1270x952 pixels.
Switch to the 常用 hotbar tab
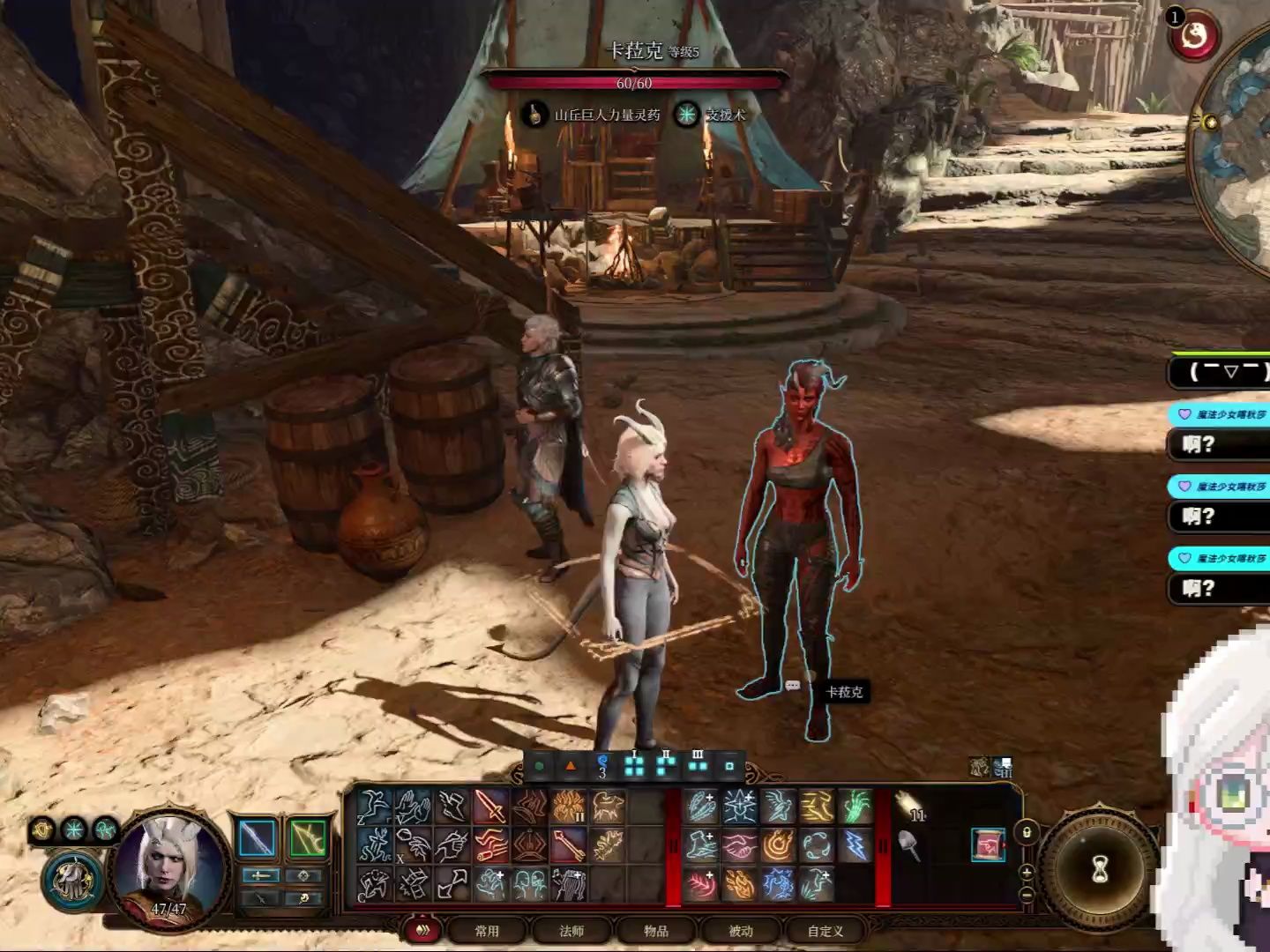487,931
